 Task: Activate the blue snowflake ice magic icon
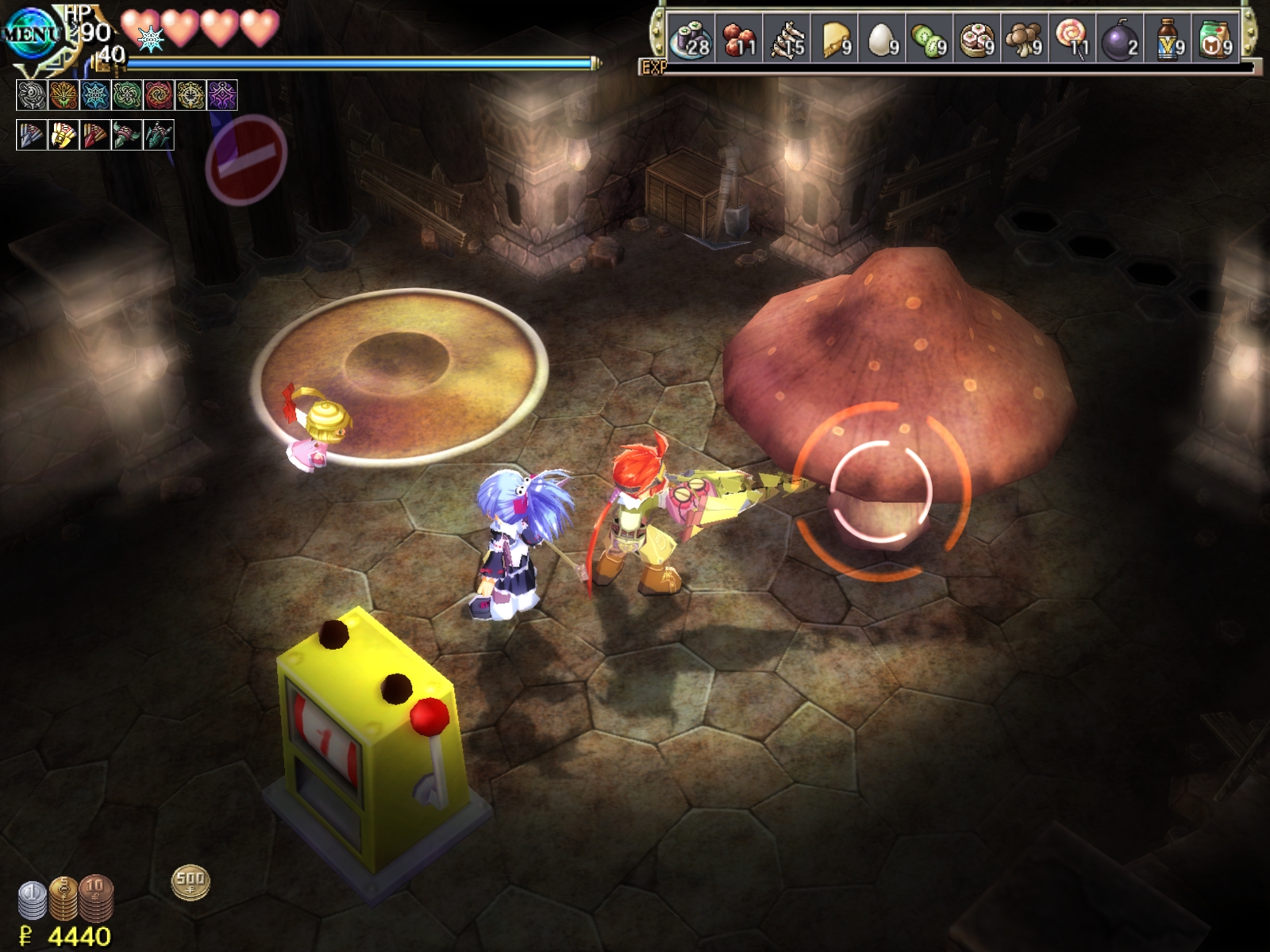point(95,95)
